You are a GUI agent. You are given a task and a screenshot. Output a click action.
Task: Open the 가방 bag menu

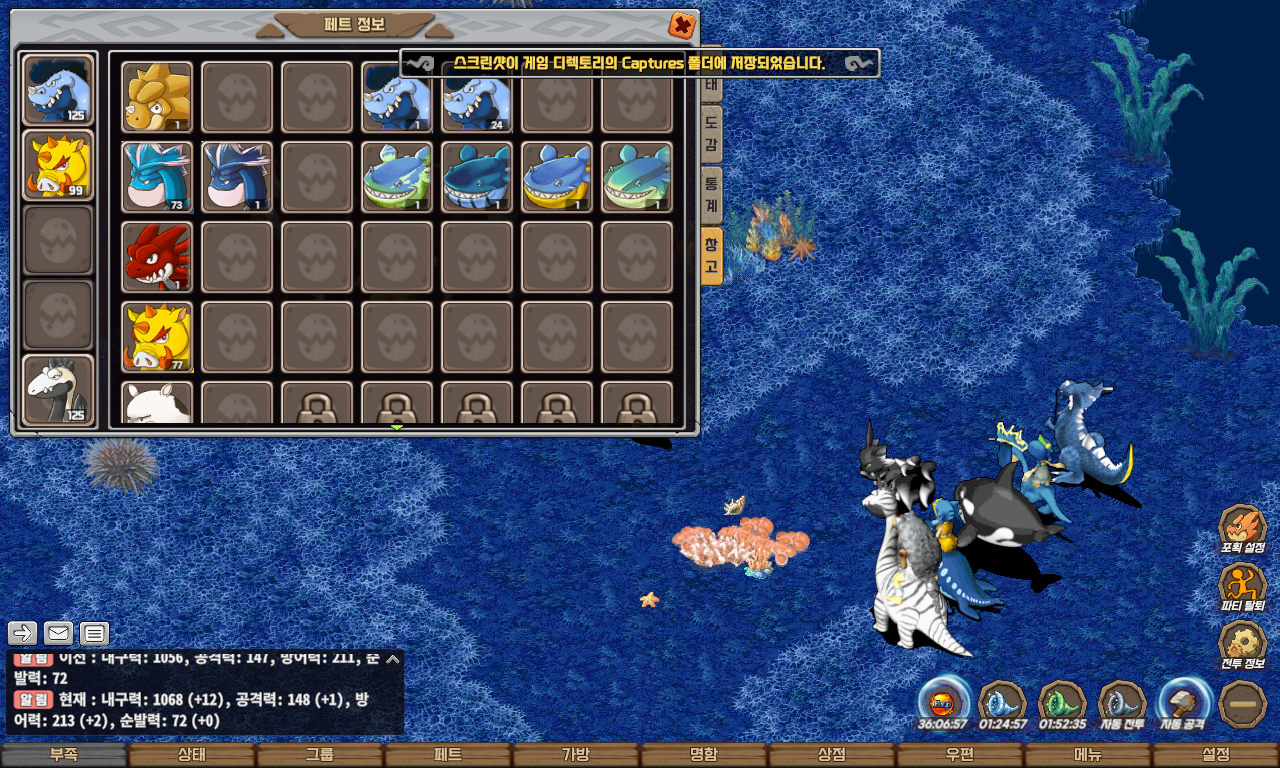576,755
